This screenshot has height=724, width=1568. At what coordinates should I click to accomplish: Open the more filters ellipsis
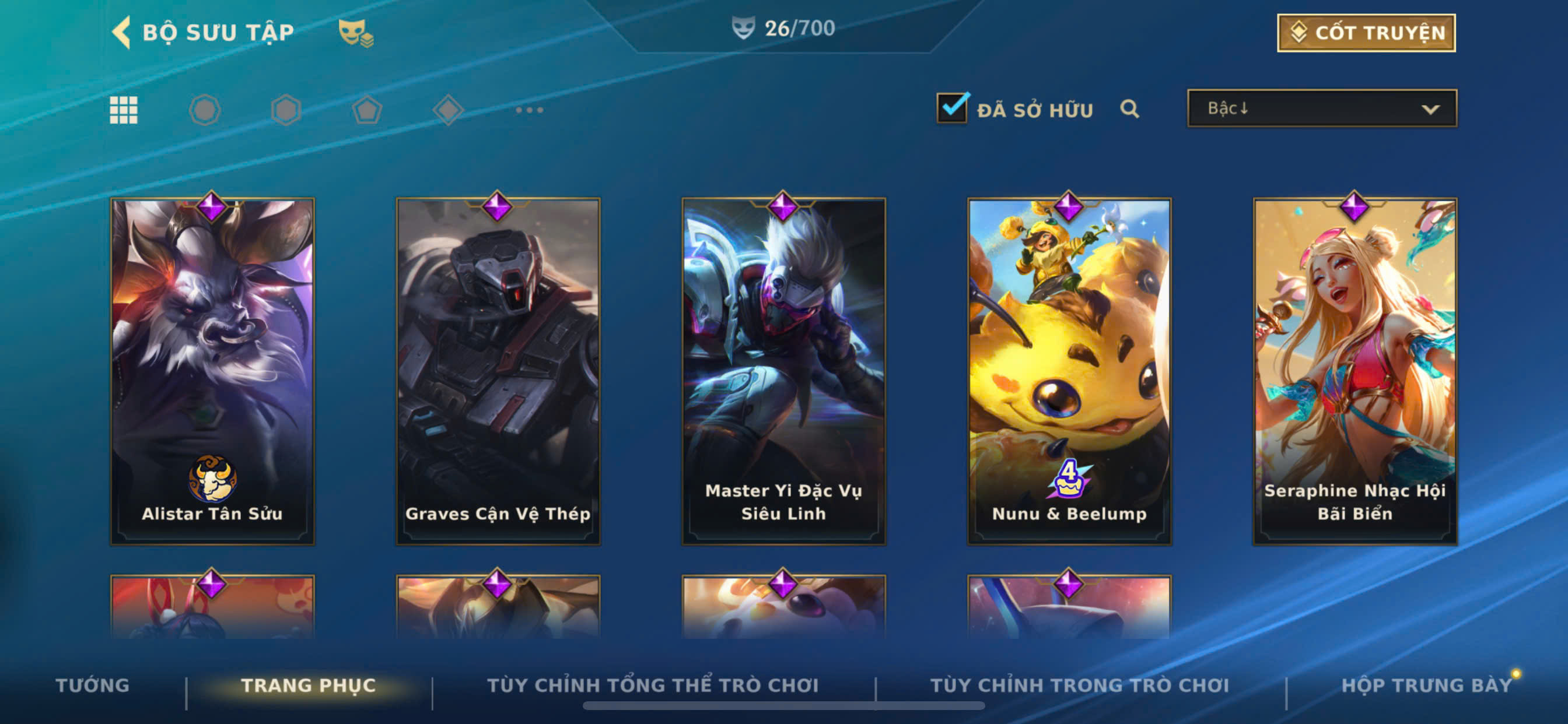[529, 110]
